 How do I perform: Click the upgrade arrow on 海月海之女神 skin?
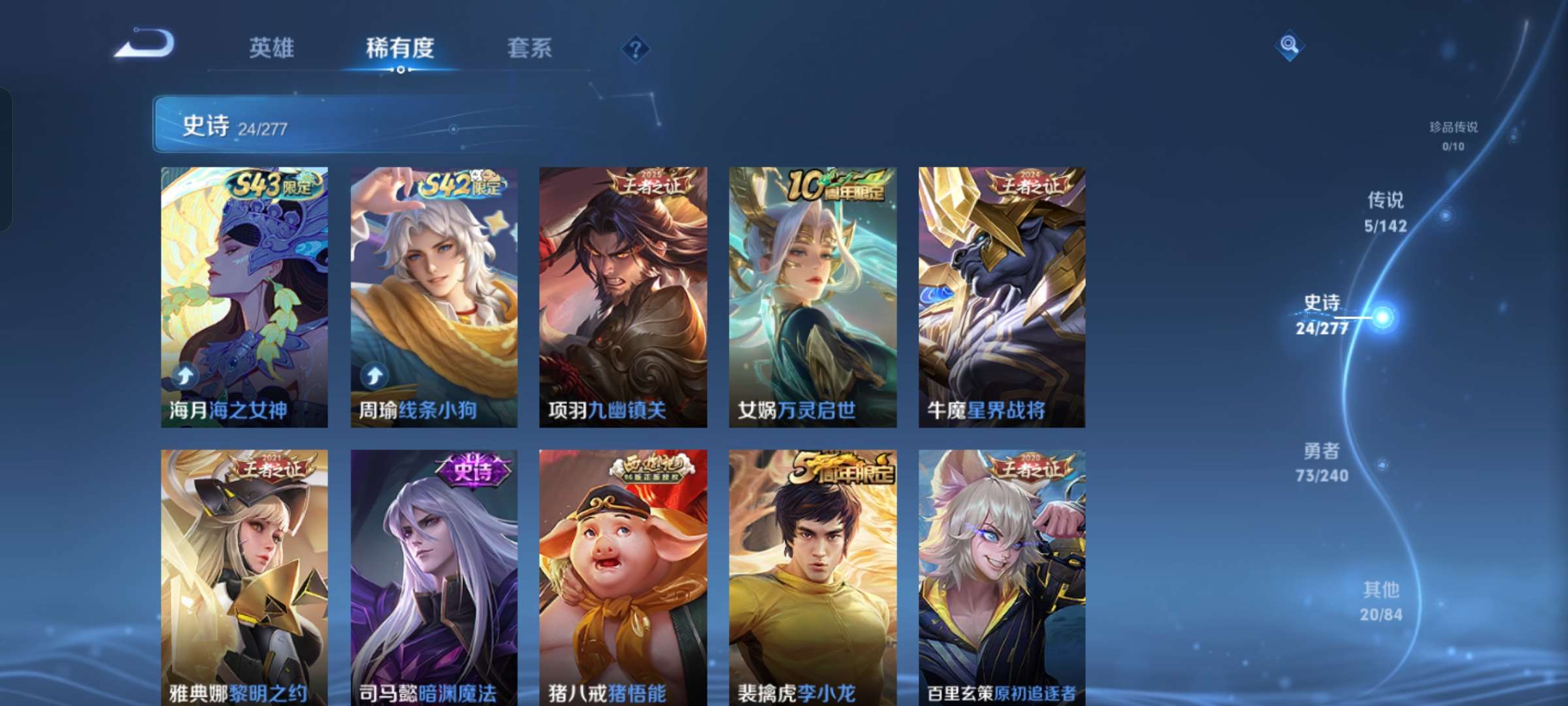185,375
